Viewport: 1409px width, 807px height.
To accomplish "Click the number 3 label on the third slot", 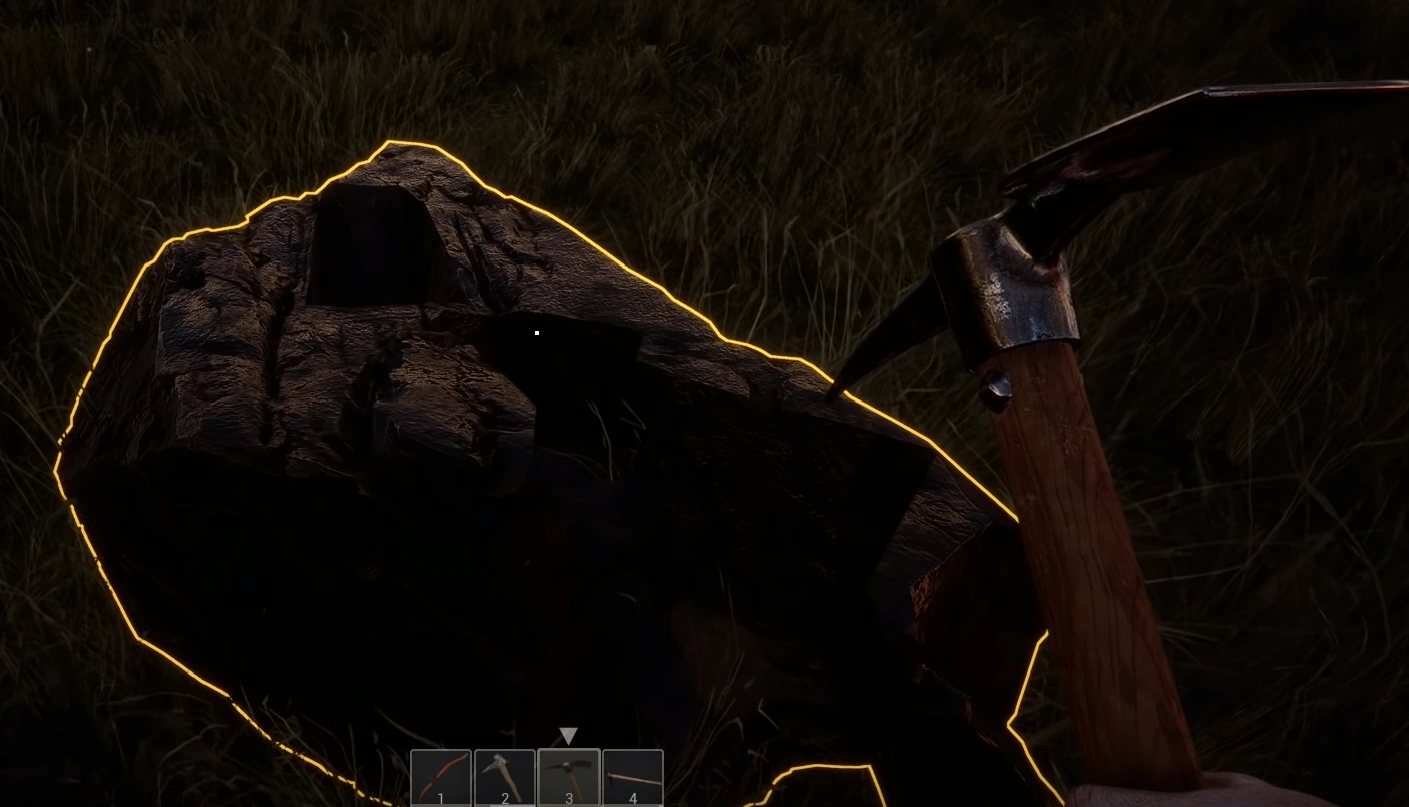I will 568,797.
